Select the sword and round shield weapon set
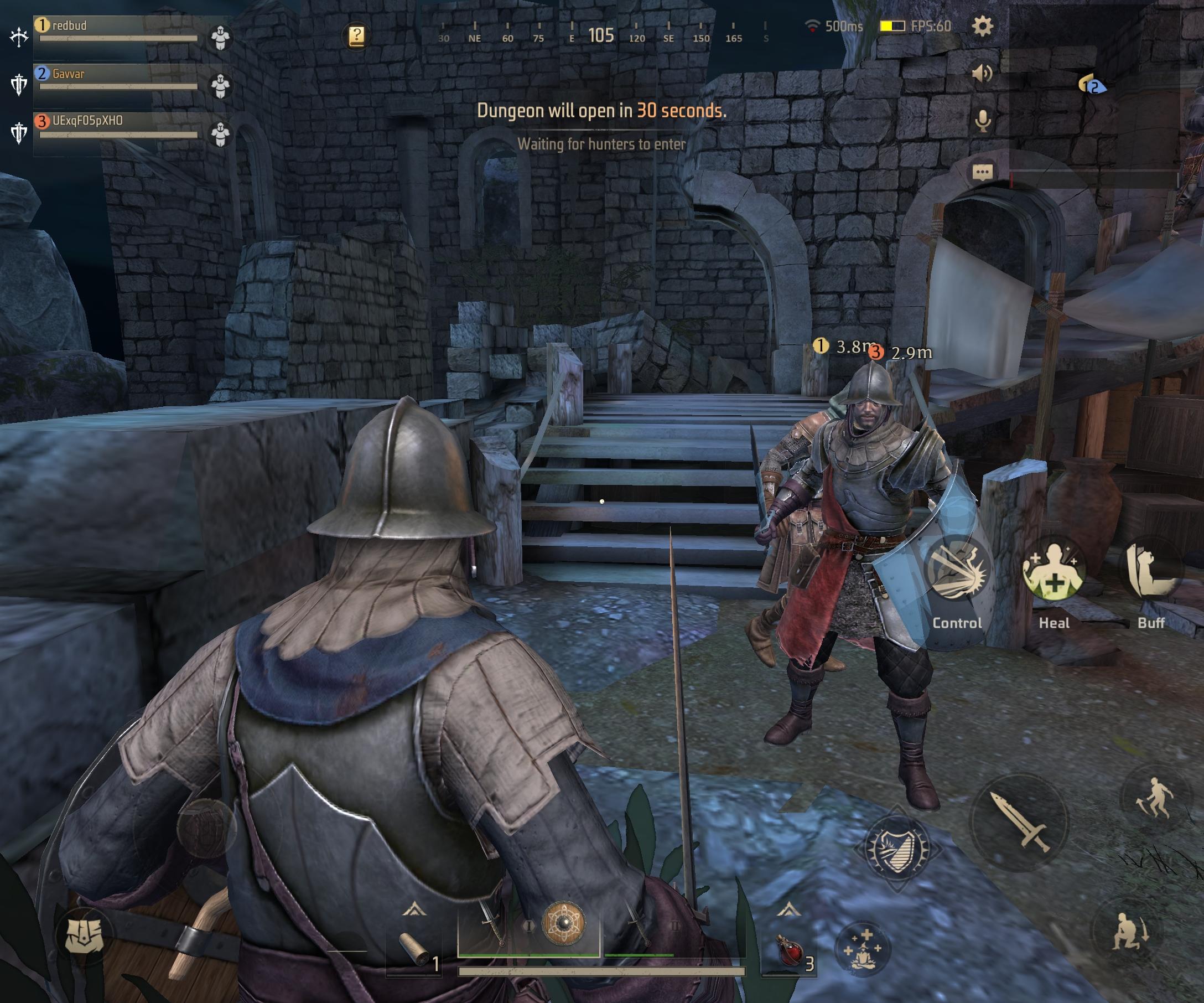This screenshot has height=1003, width=1204. click(528, 924)
